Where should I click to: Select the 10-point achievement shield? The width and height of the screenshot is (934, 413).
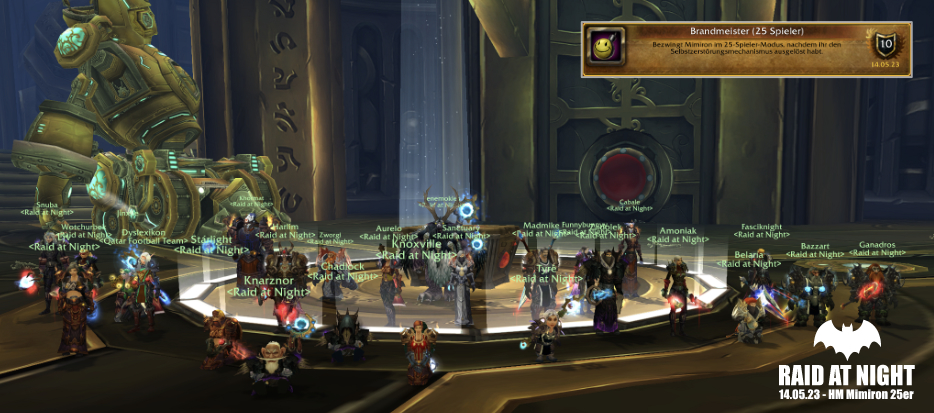click(885, 45)
